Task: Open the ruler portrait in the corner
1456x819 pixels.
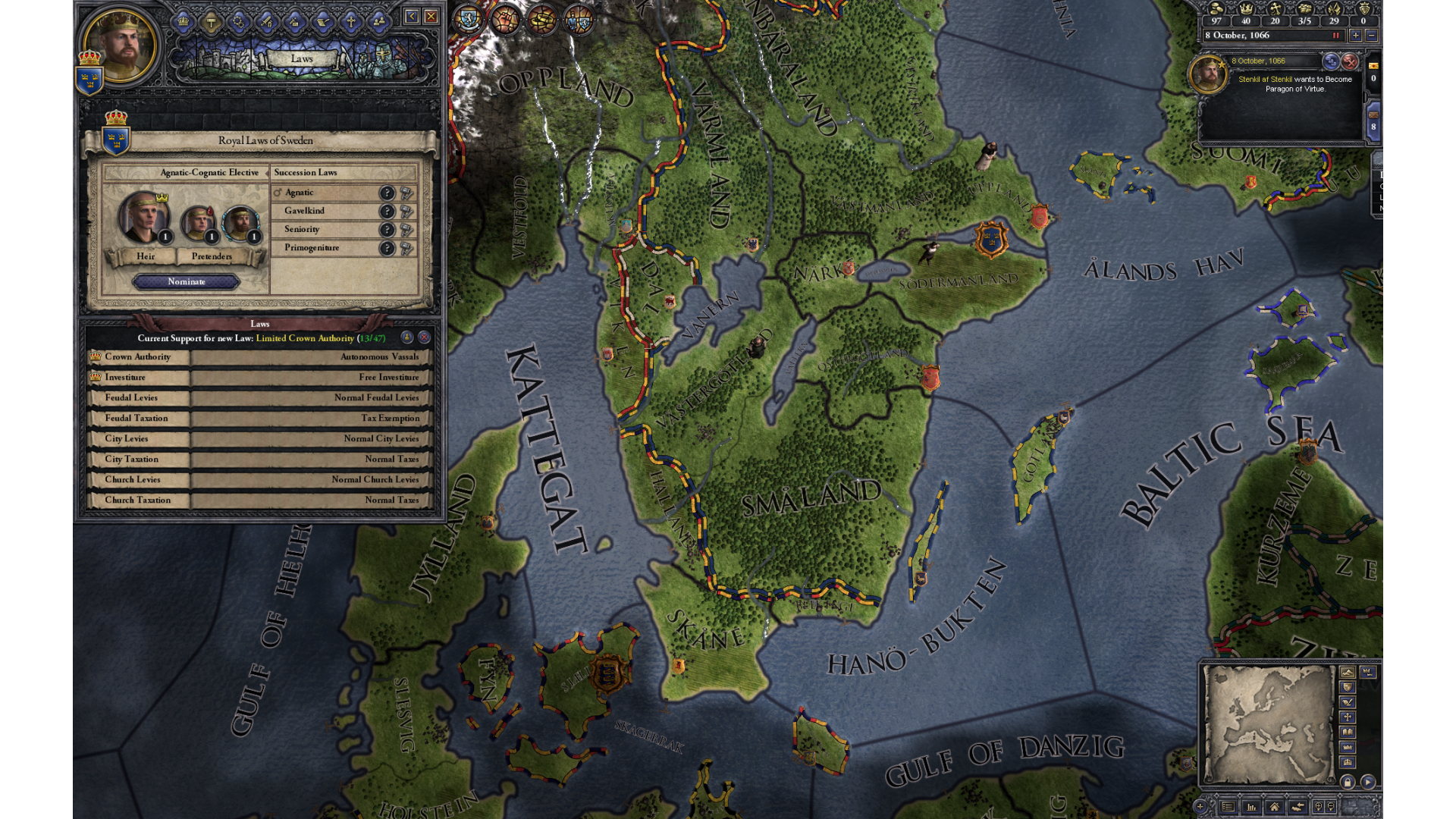Action: (x=119, y=45)
